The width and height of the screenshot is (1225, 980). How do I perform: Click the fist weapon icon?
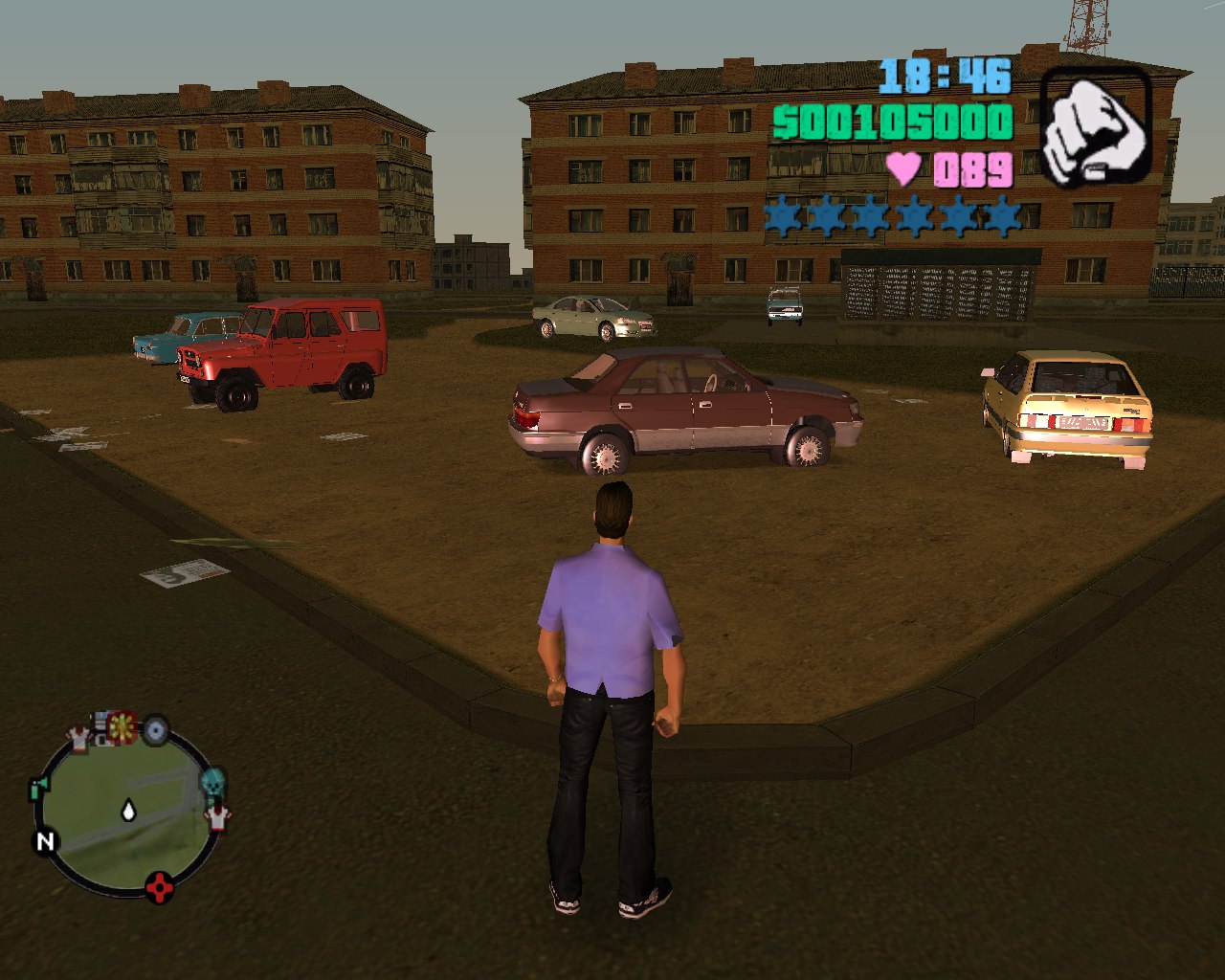click(x=1095, y=126)
